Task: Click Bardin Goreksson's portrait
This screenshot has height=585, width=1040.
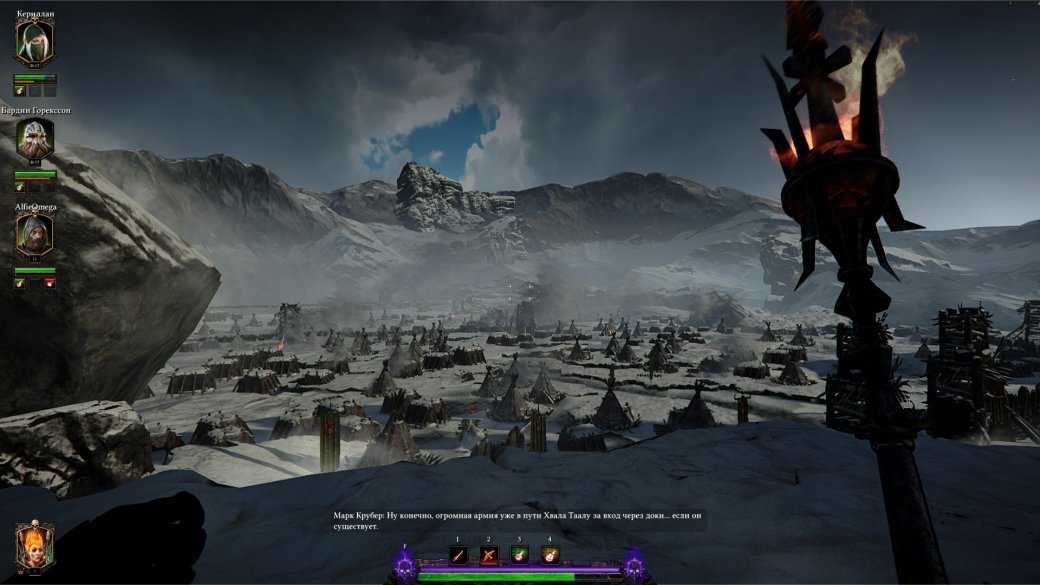Action: (x=35, y=140)
